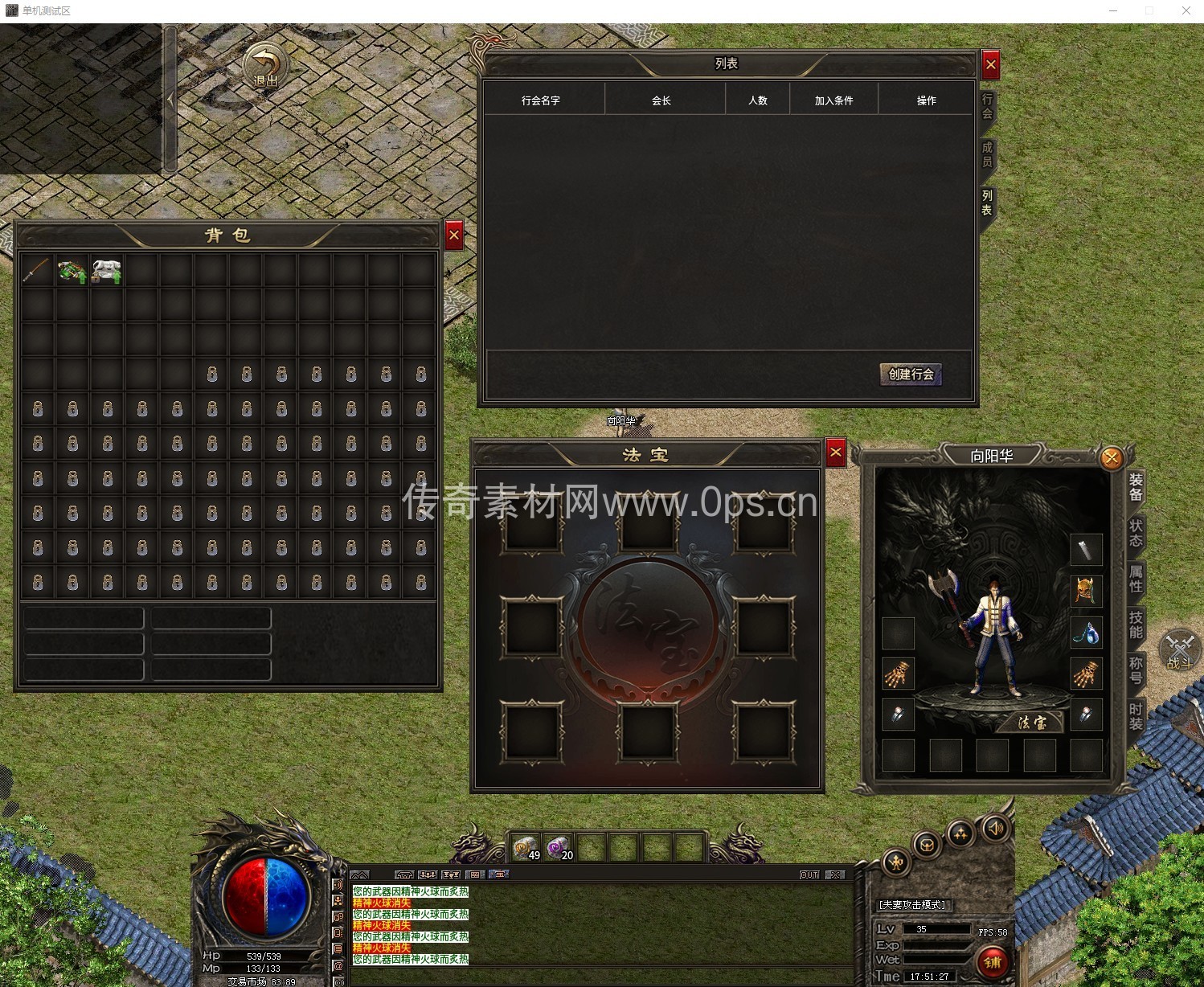Click the 退出 exit arrow button
The width and height of the screenshot is (1204, 987).
click(x=266, y=68)
